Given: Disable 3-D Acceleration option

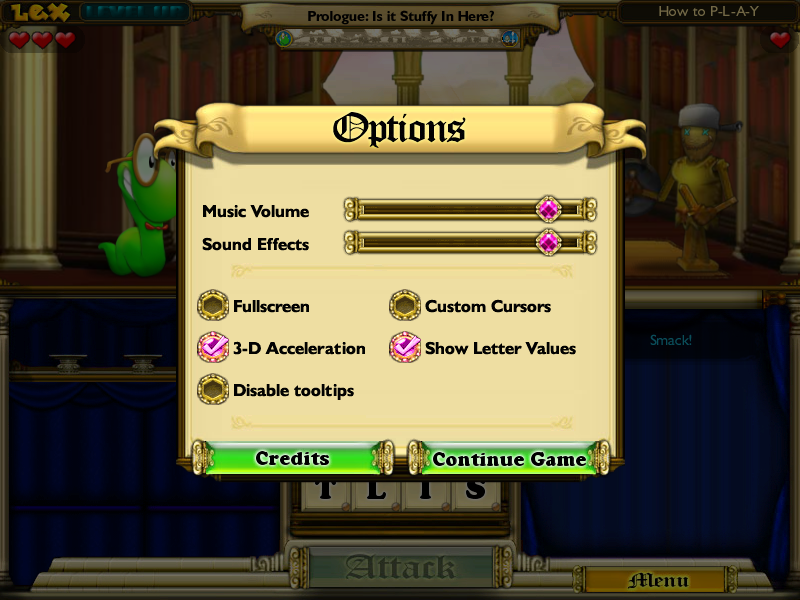Looking at the screenshot, I should click(x=213, y=348).
